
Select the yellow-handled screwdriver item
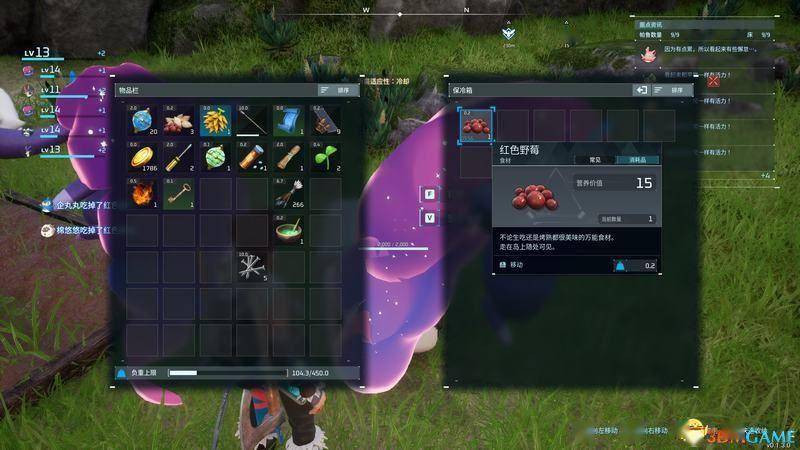point(178,158)
